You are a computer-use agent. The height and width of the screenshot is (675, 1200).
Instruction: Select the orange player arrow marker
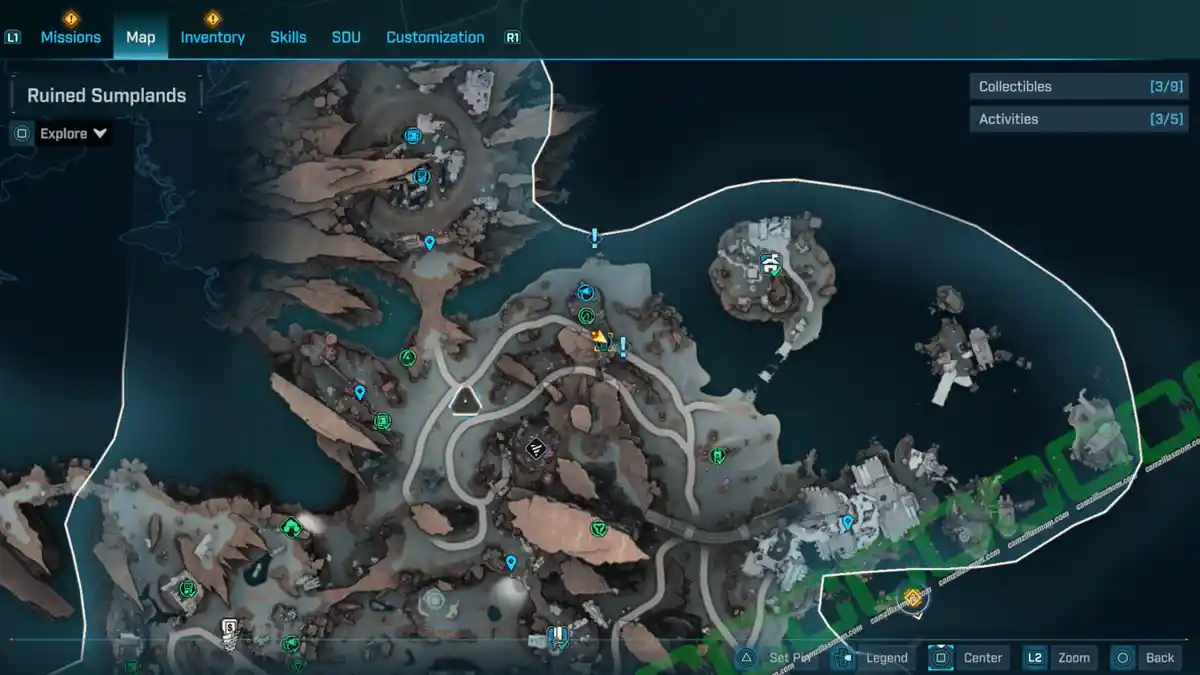(599, 338)
